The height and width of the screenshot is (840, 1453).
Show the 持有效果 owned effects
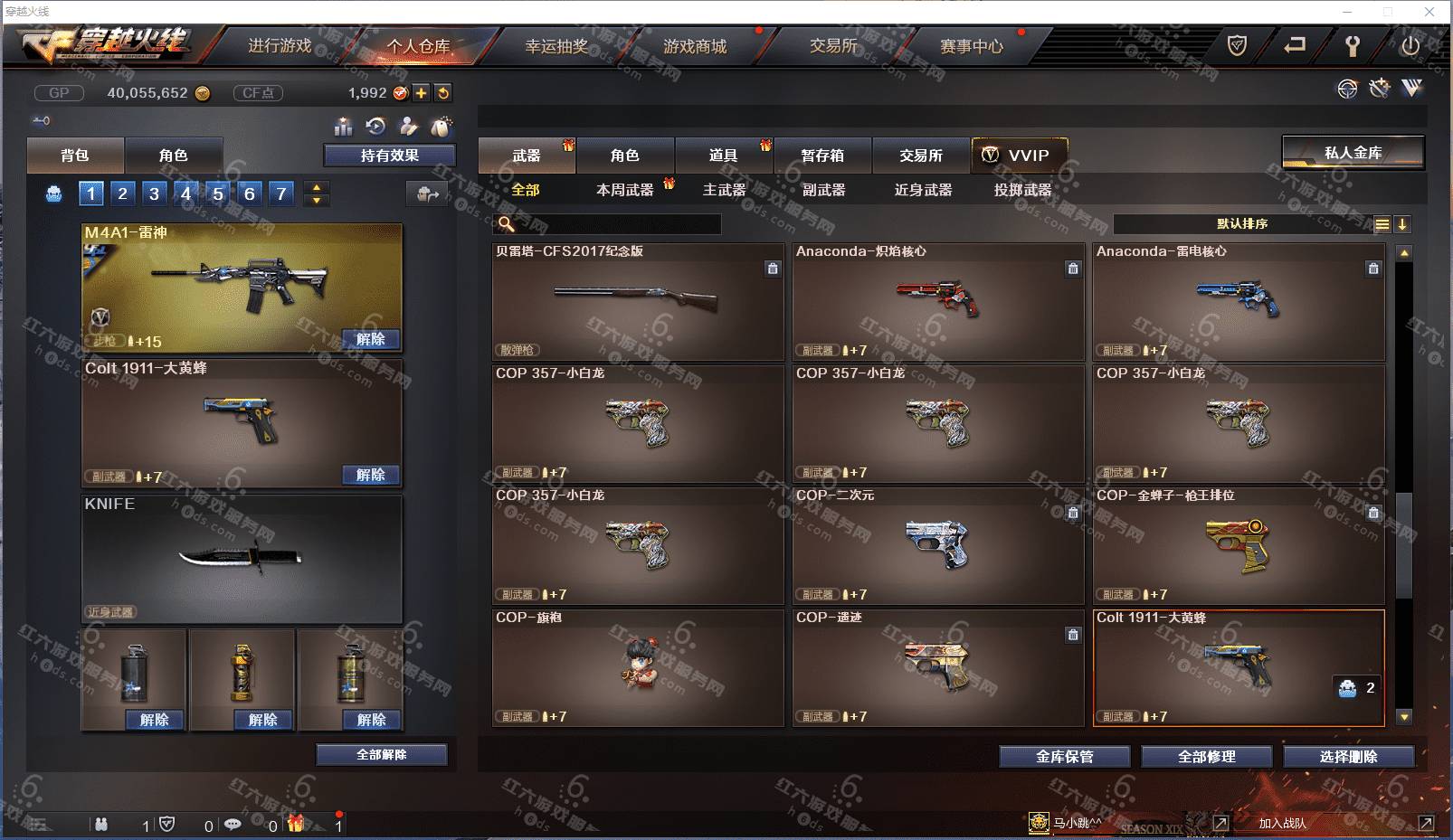click(x=389, y=156)
